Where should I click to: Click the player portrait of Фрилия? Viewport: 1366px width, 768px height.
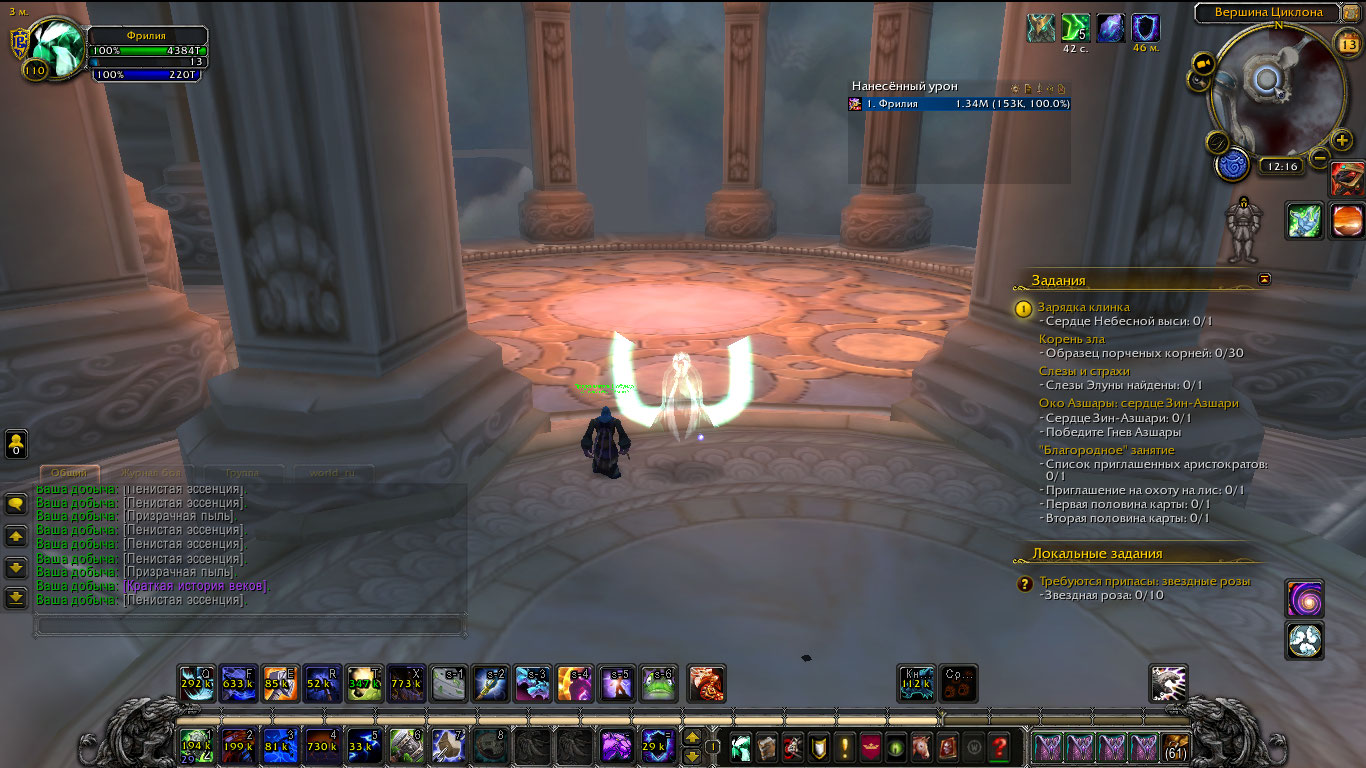pyautogui.click(x=58, y=48)
